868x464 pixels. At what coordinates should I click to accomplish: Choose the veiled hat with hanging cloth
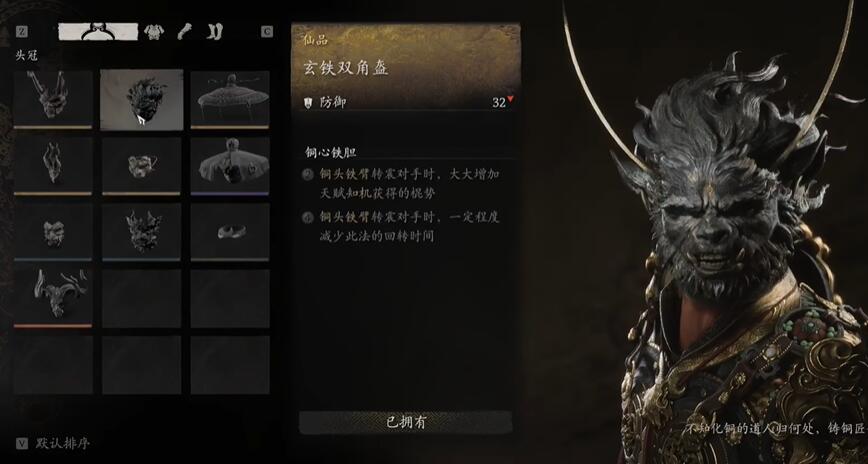coord(230,164)
